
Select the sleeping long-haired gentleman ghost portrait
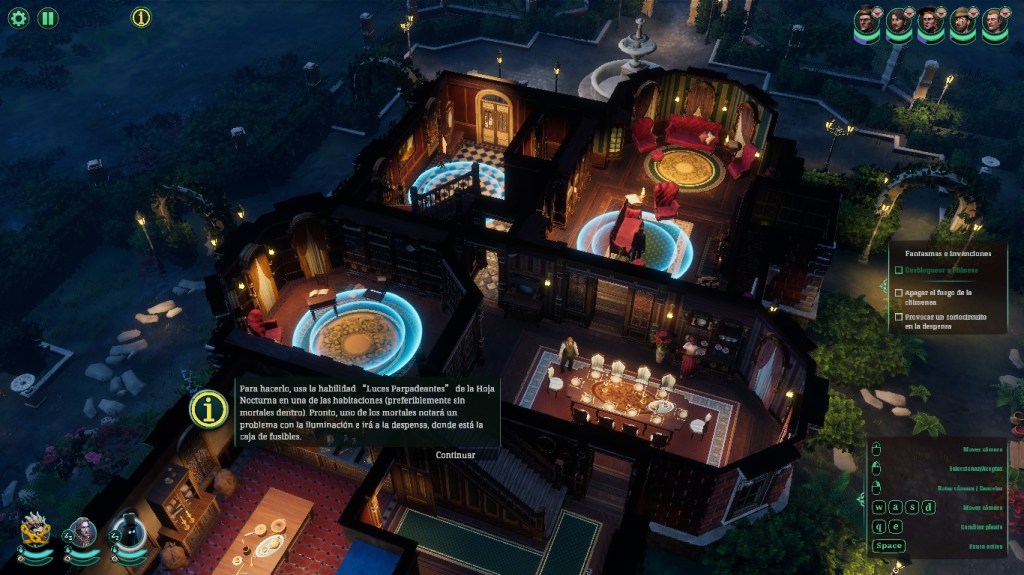[x=82, y=533]
